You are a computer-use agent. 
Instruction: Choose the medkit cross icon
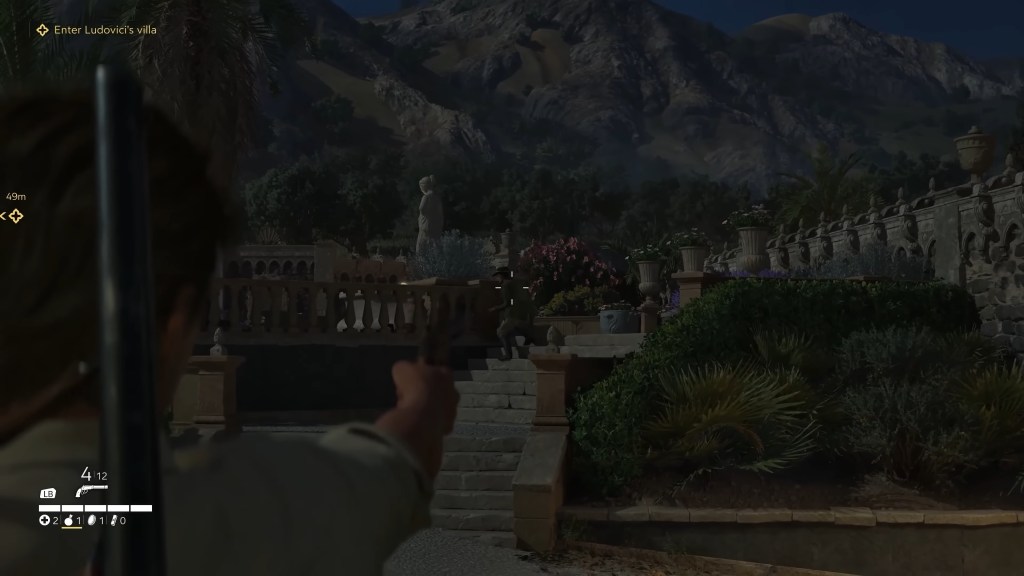coord(44,520)
